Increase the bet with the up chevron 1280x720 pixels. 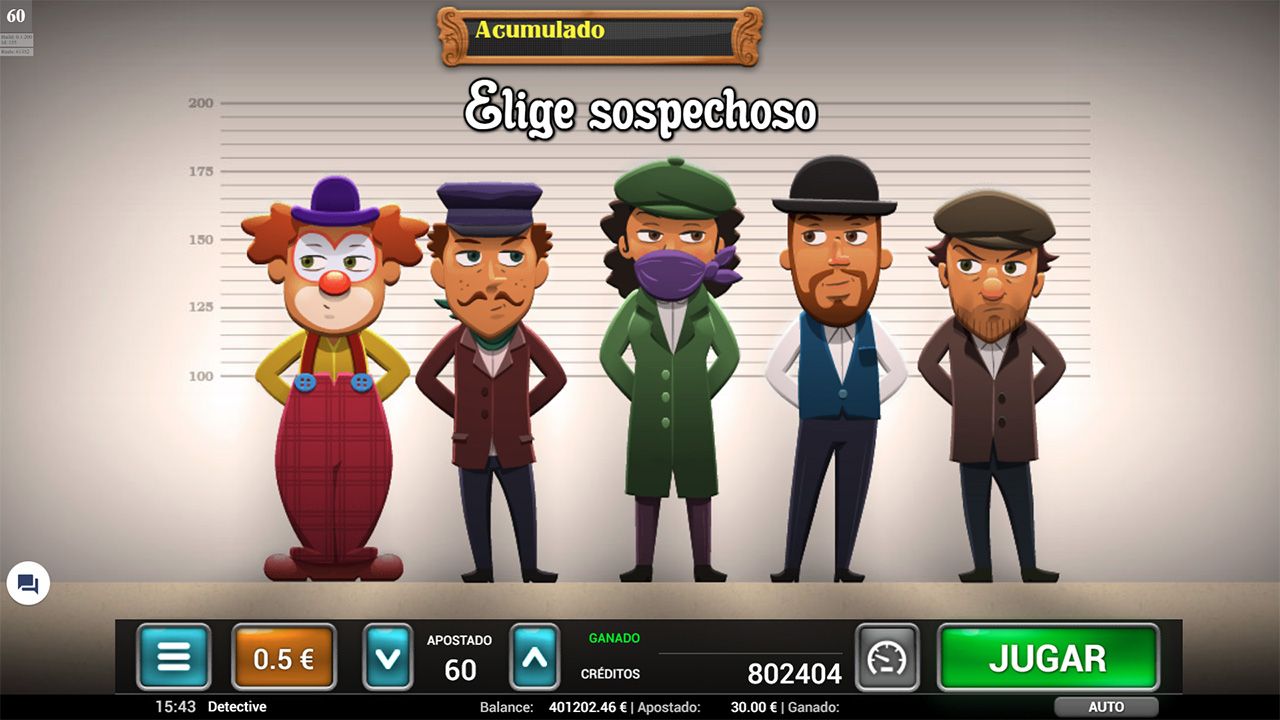coord(533,657)
